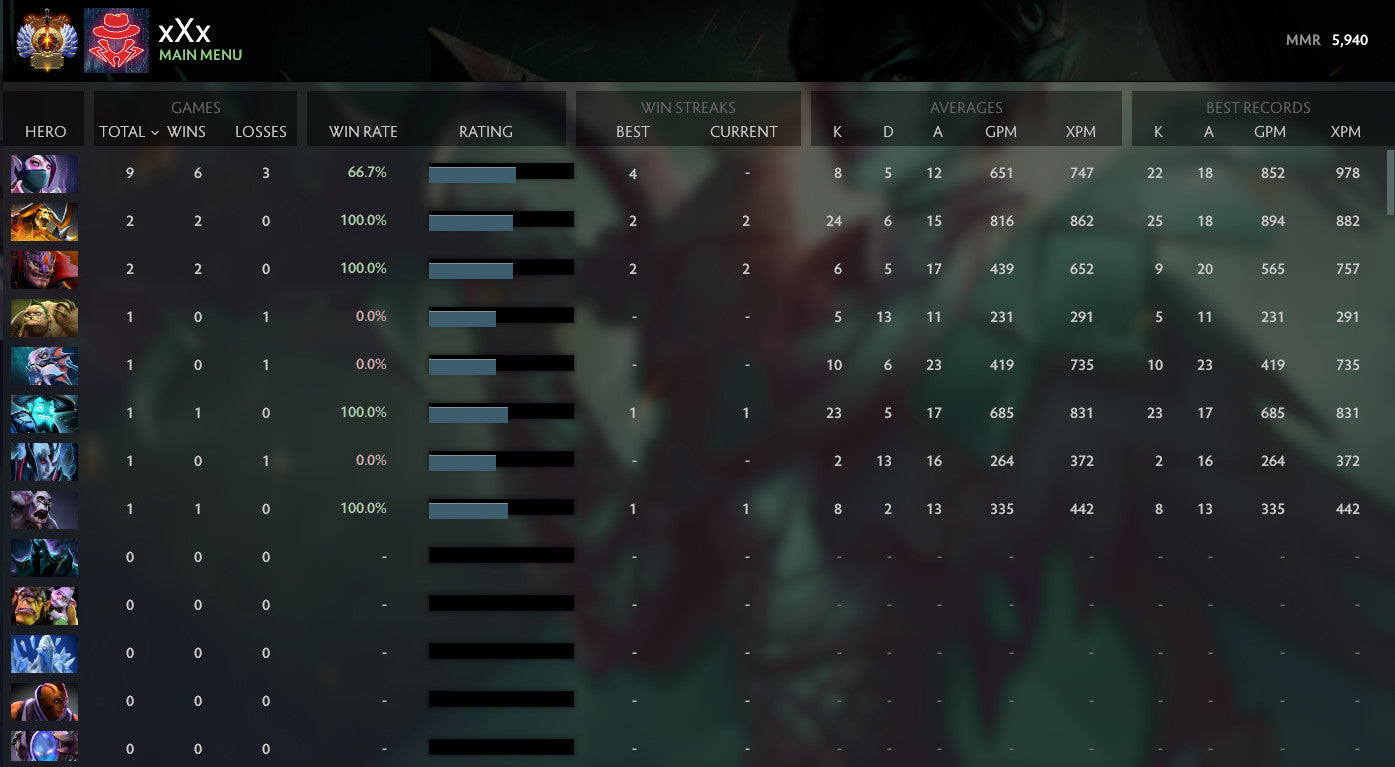Sort heroes by the LOSSES column
Viewport: 1395px width, 767px height.
(261, 131)
